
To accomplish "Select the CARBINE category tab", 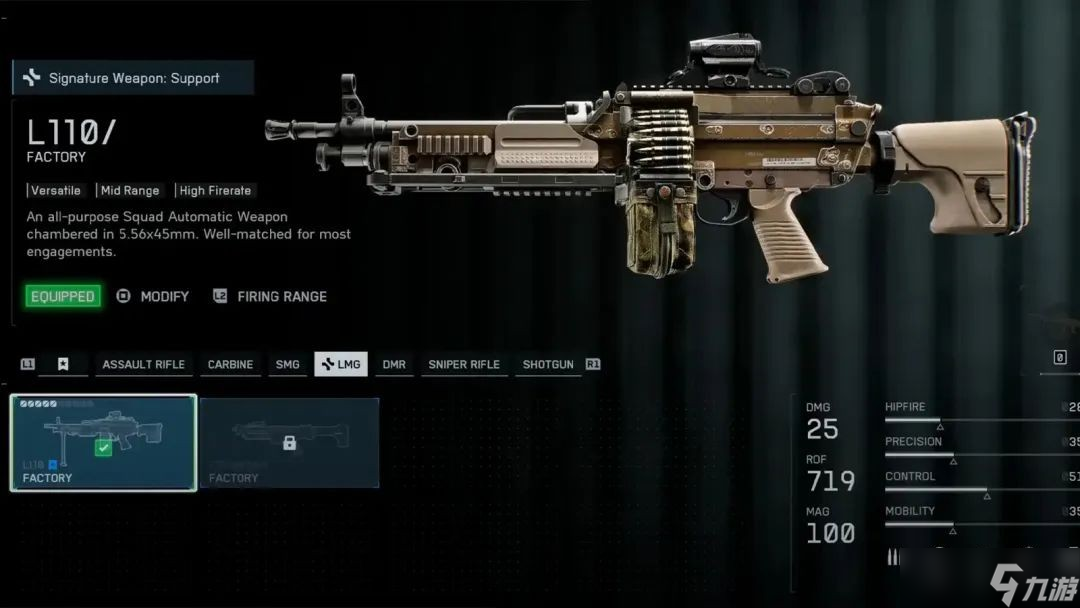I will click(x=230, y=364).
